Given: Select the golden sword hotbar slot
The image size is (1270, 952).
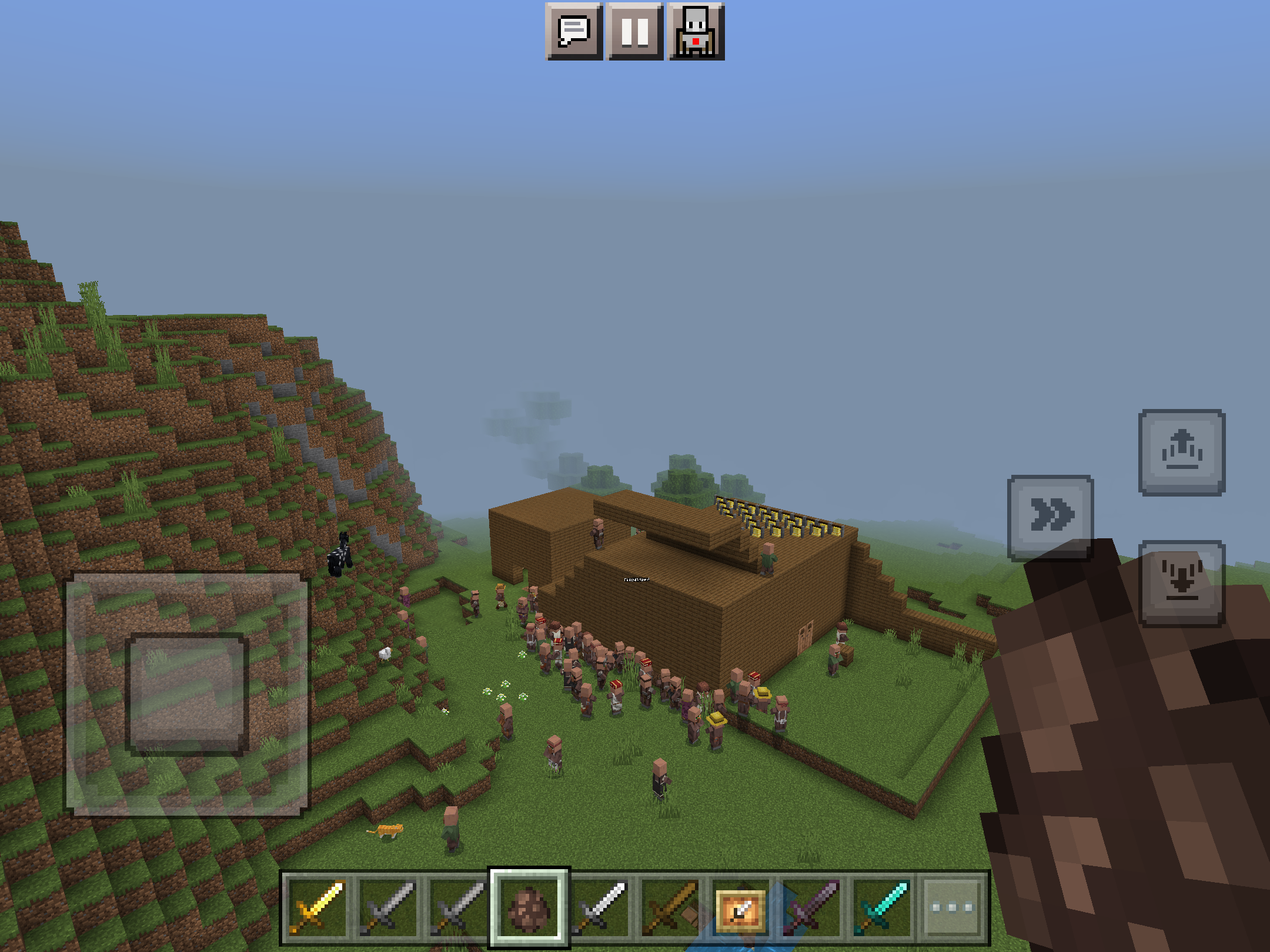Looking at the screenshot, I should pyautogui.click(x=317, y=908).
